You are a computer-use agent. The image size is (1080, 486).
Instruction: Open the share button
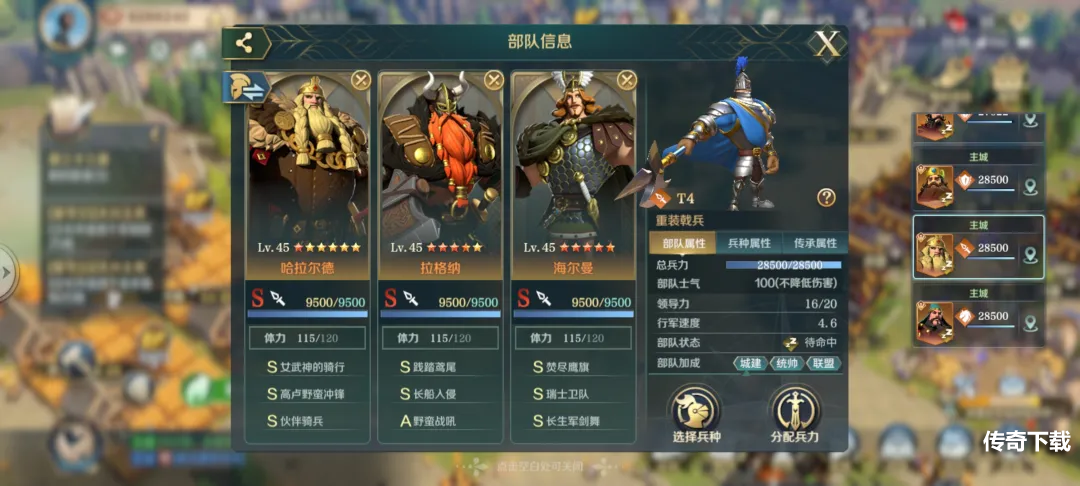tap(245, 43)
